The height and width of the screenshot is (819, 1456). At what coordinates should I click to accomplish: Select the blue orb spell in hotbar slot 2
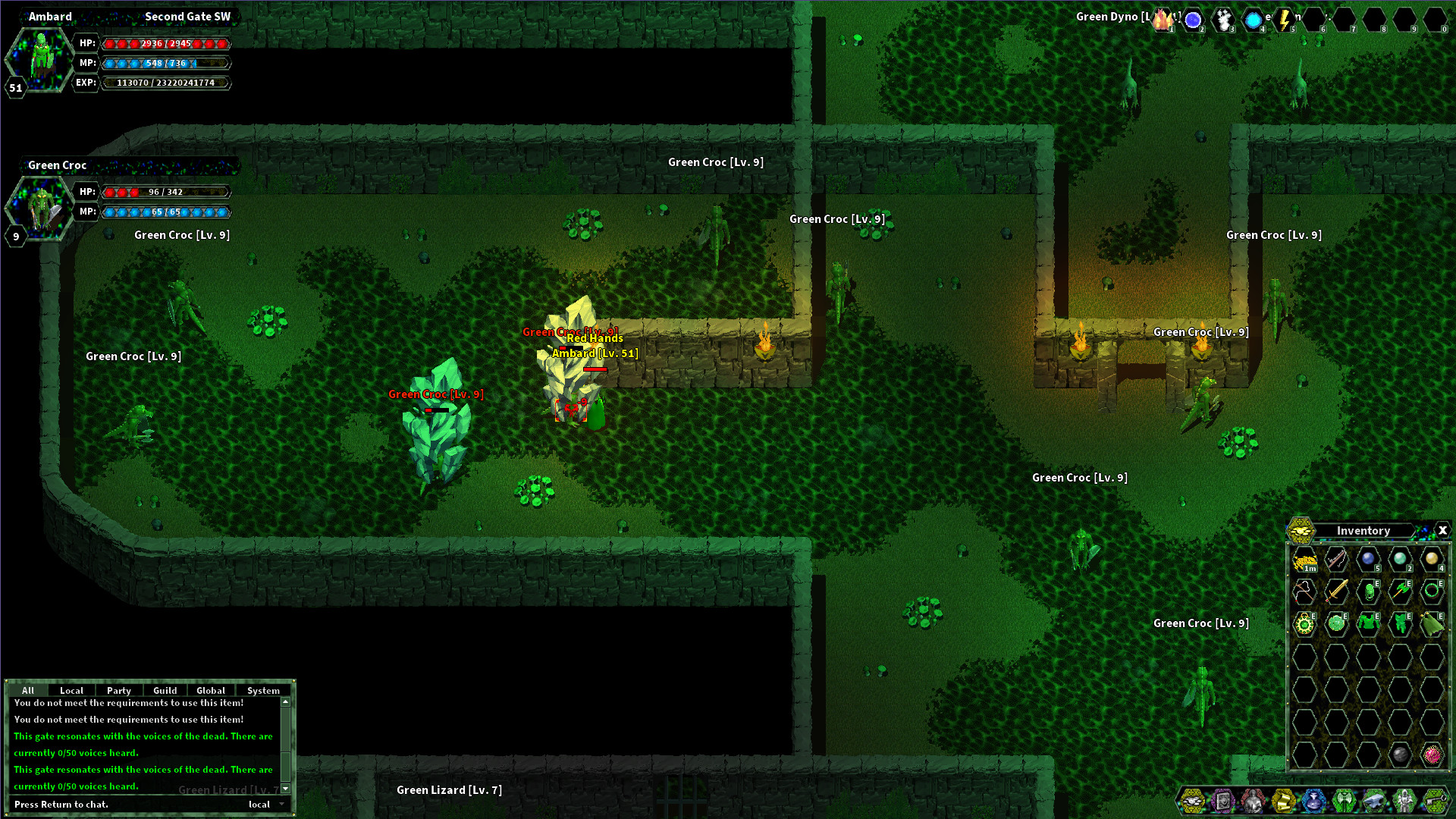(x=1193, y=20)
